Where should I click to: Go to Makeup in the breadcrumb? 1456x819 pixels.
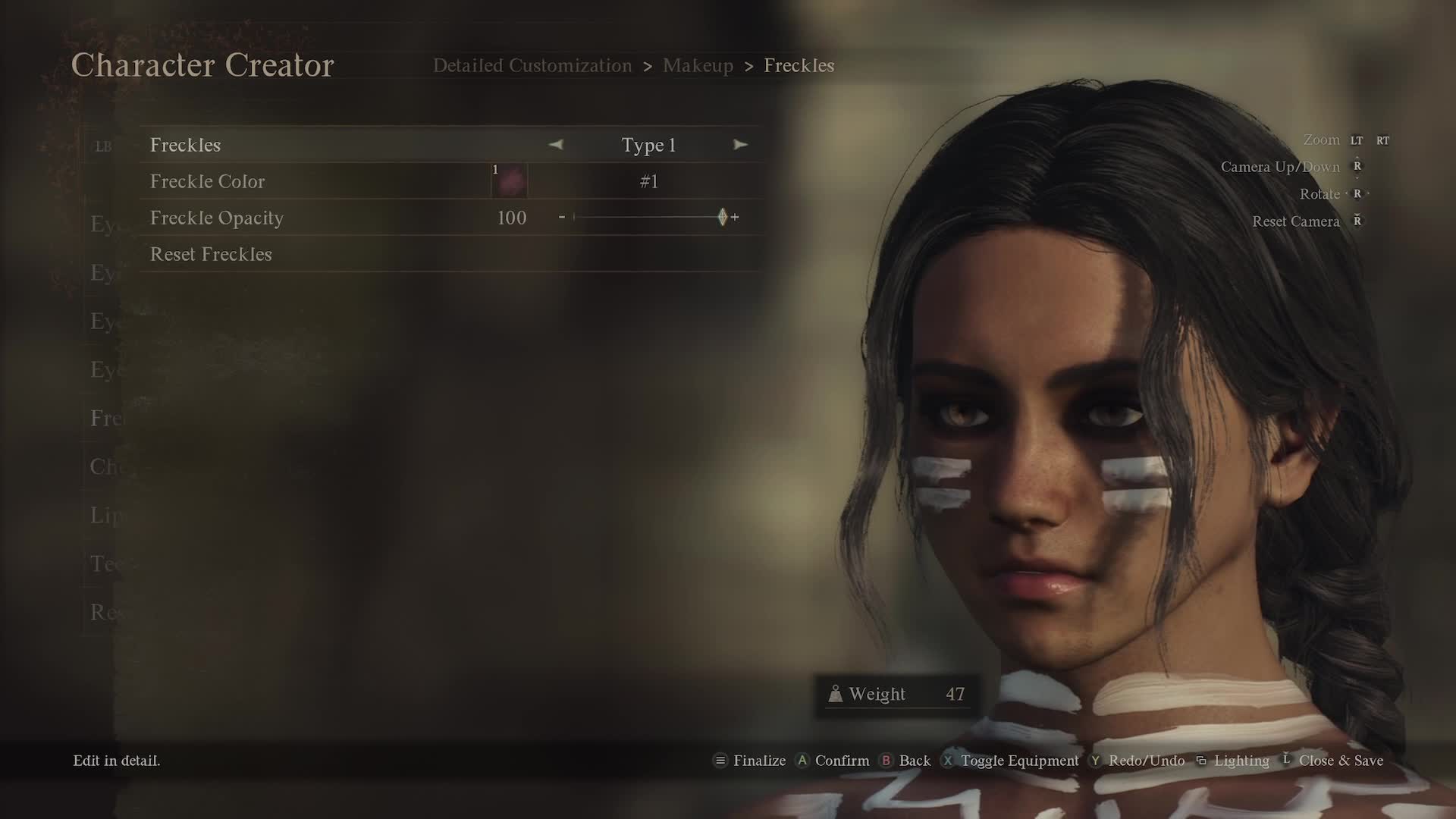coord(698,66)
